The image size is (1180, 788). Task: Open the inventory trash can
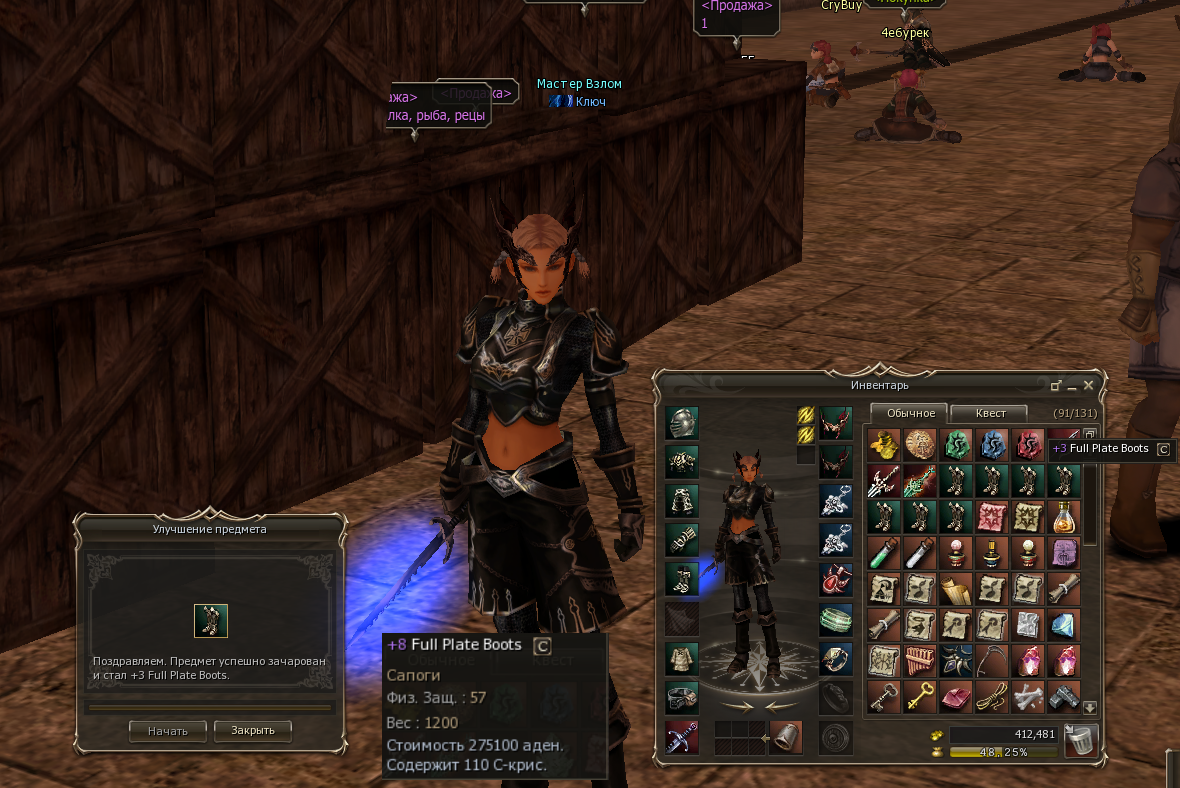click(1081, 741)
